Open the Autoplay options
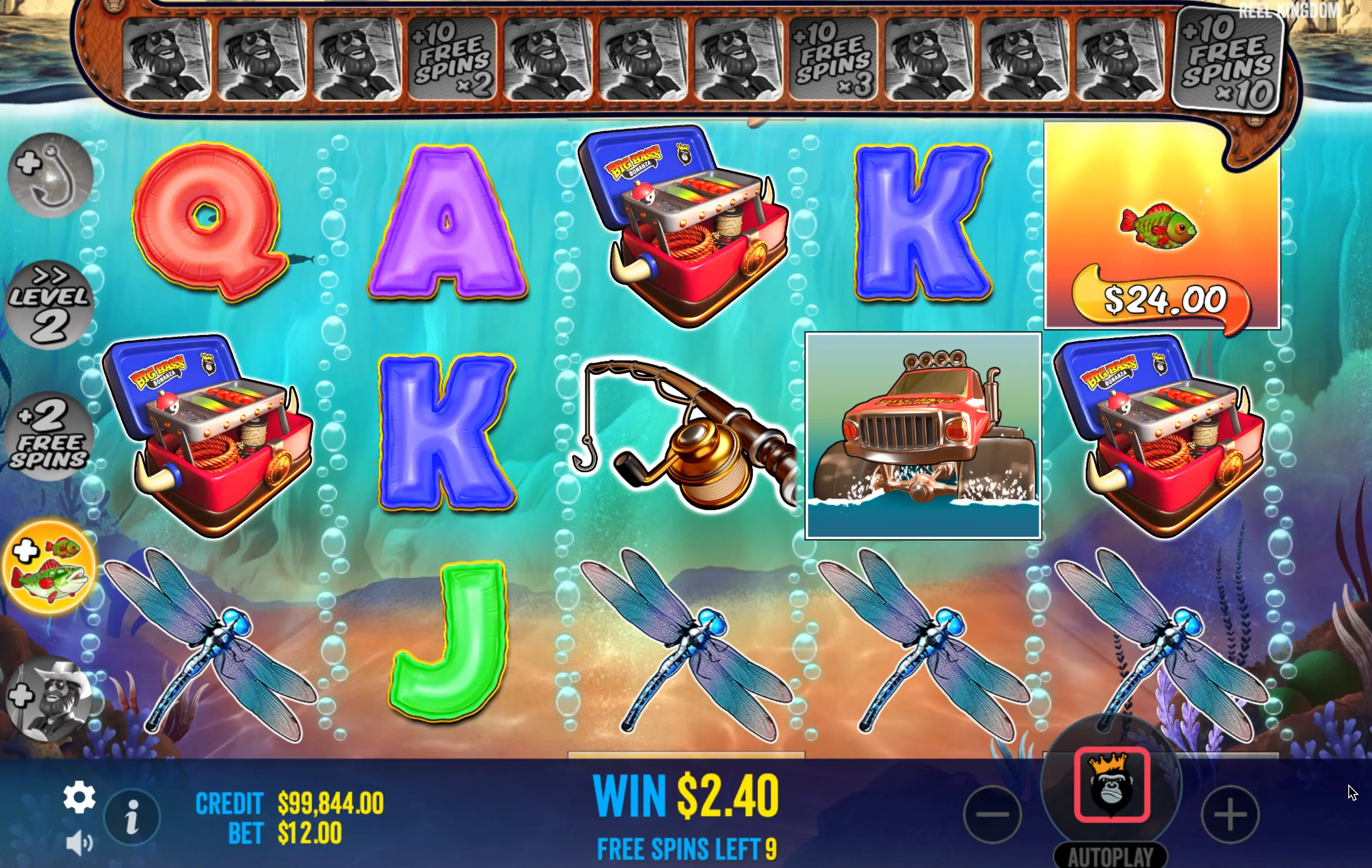This screenshot has width=1372, height=868. (1110, 855)
